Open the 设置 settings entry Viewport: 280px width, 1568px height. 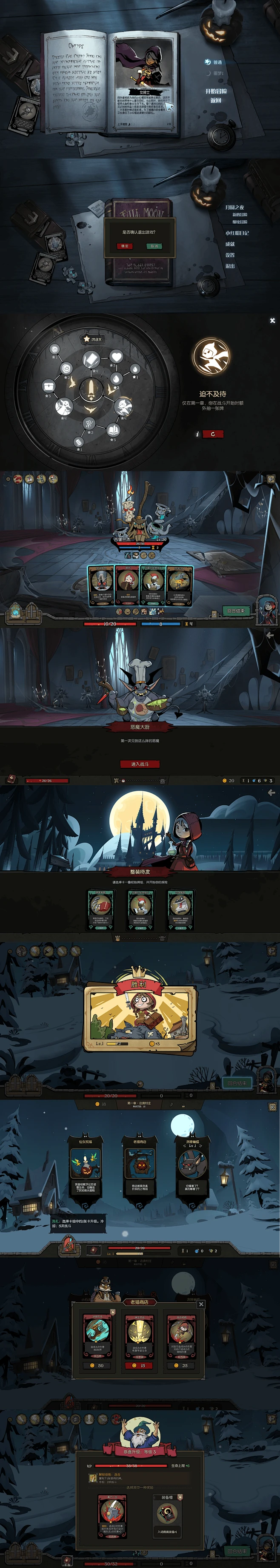point(230,255)
